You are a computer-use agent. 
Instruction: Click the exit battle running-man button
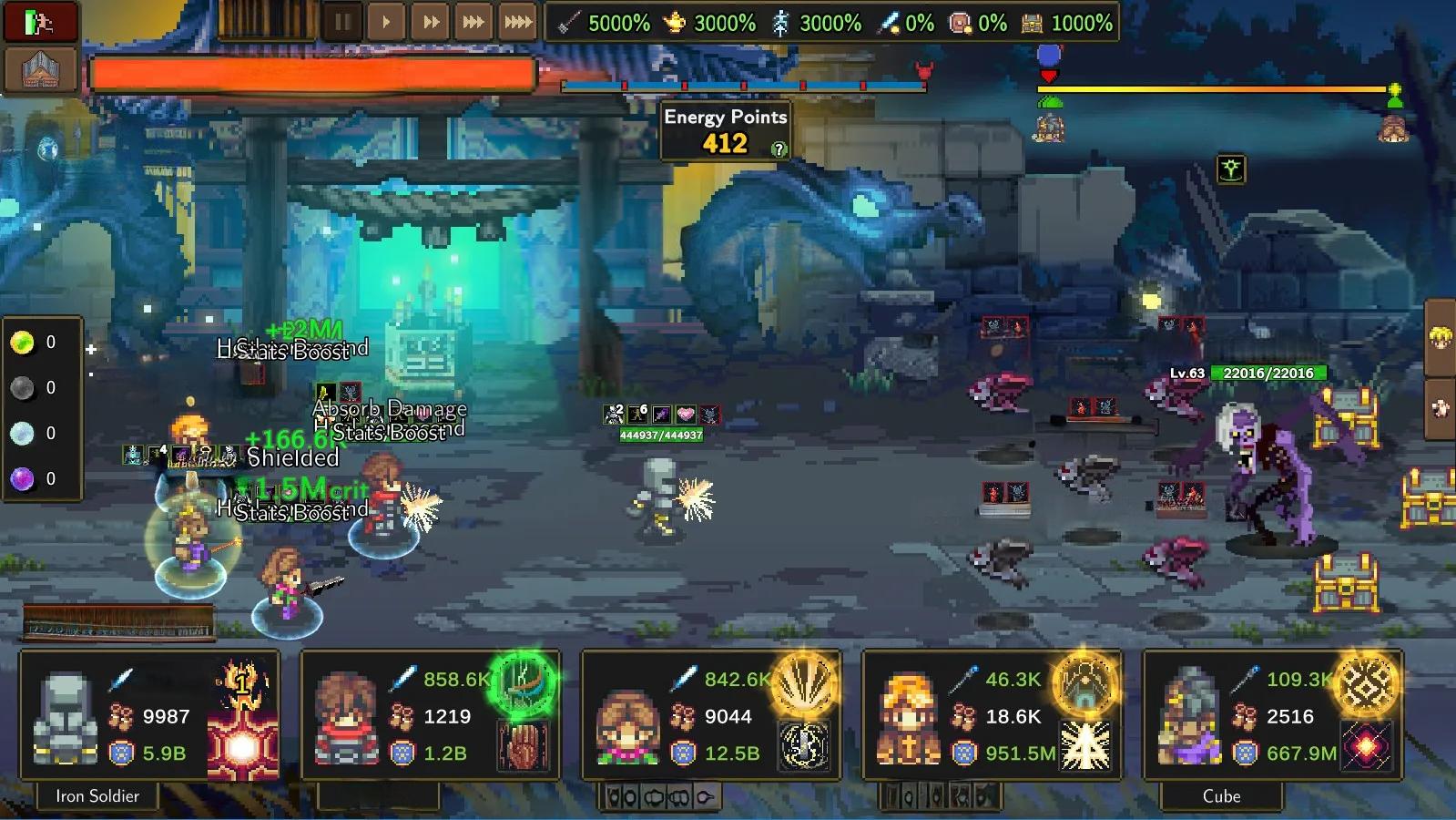tap(39, 23)
